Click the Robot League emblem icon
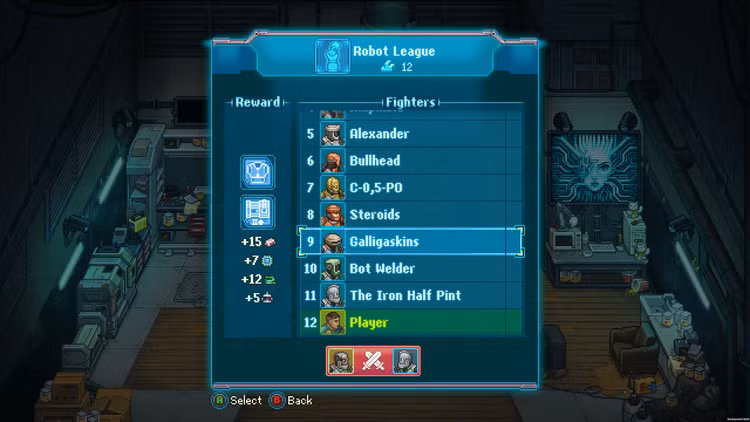Image resolution: width=750 pixels, height=422 pixels. (332, 57)
